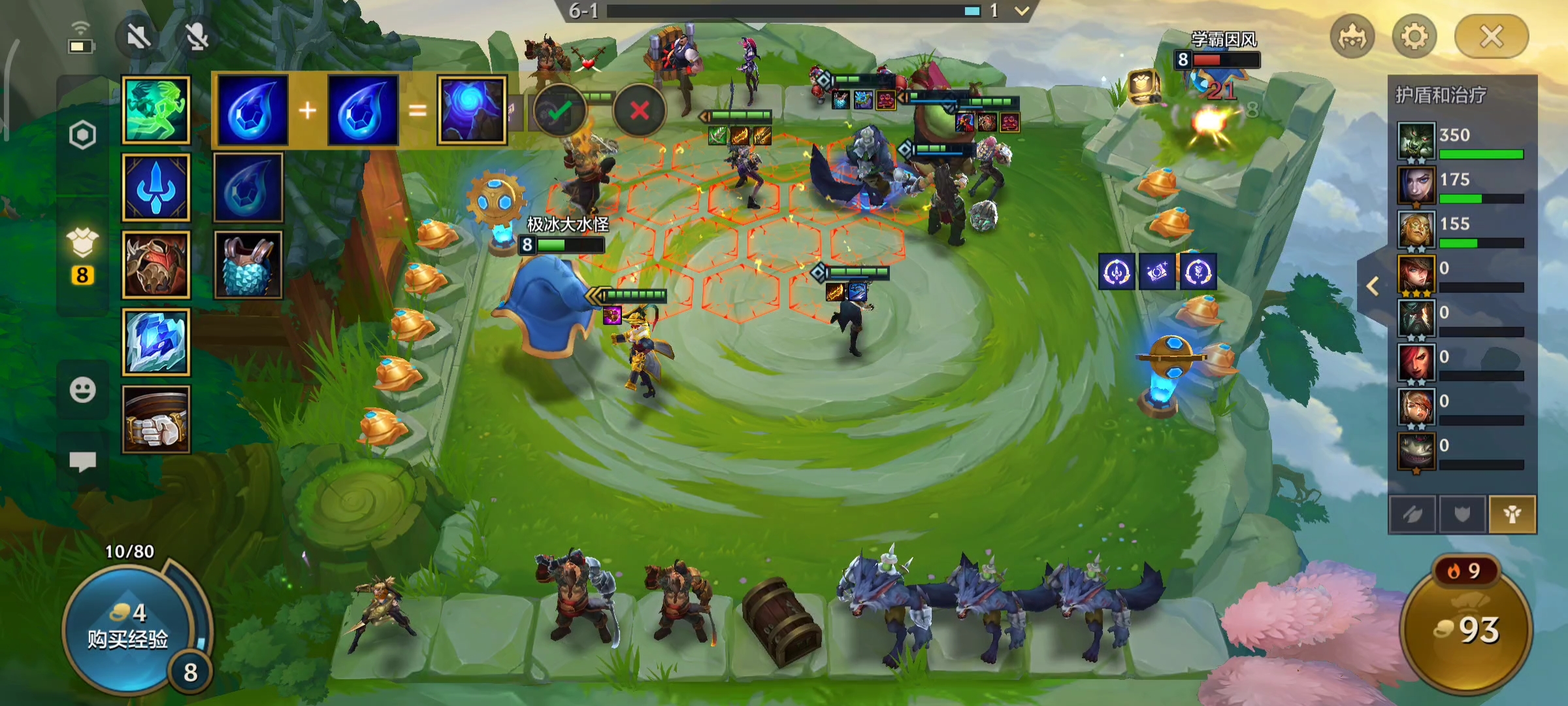This screenshot has width=1568, height=706.
Task: Close the game view with X button
Action: click(1491, 37)
